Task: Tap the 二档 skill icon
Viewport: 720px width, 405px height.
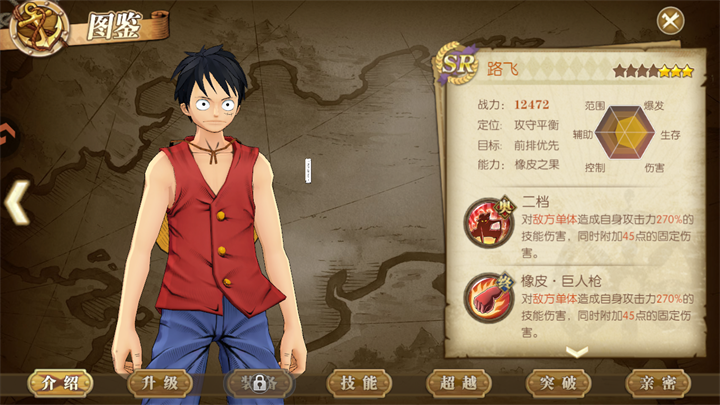Action: click(486, 221)
